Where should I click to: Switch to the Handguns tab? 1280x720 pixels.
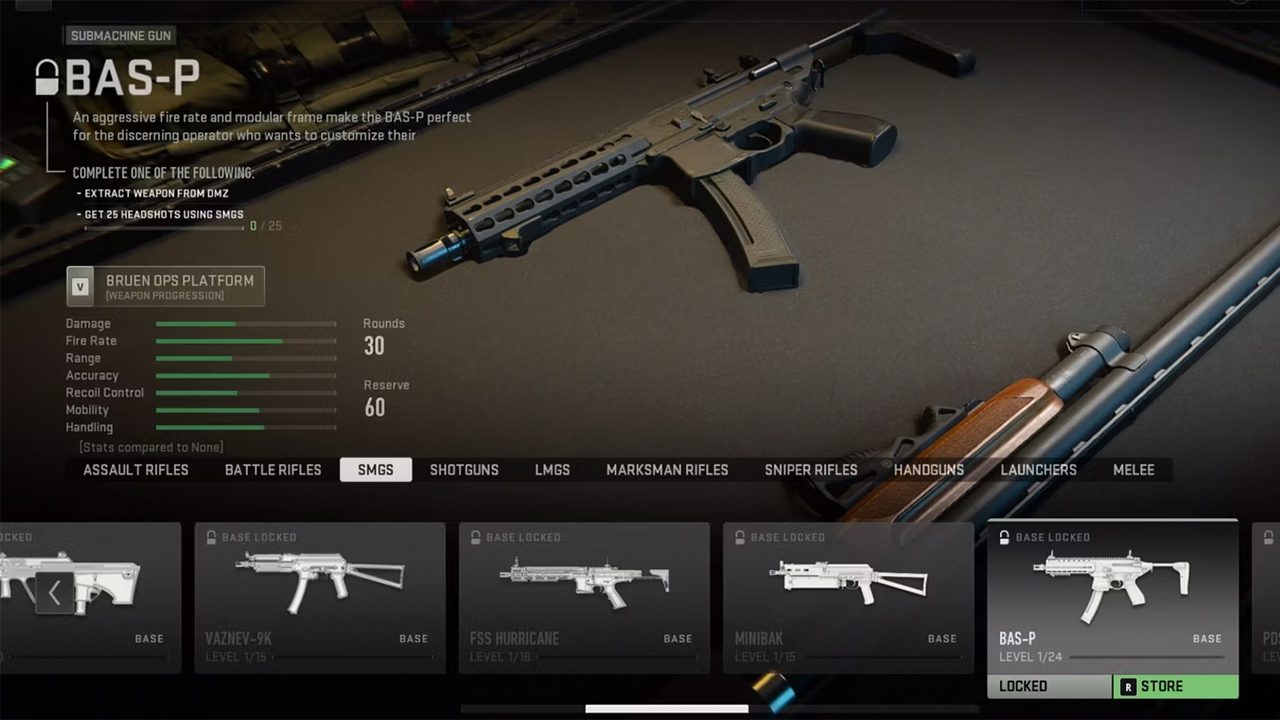click(x=929, y=470)
